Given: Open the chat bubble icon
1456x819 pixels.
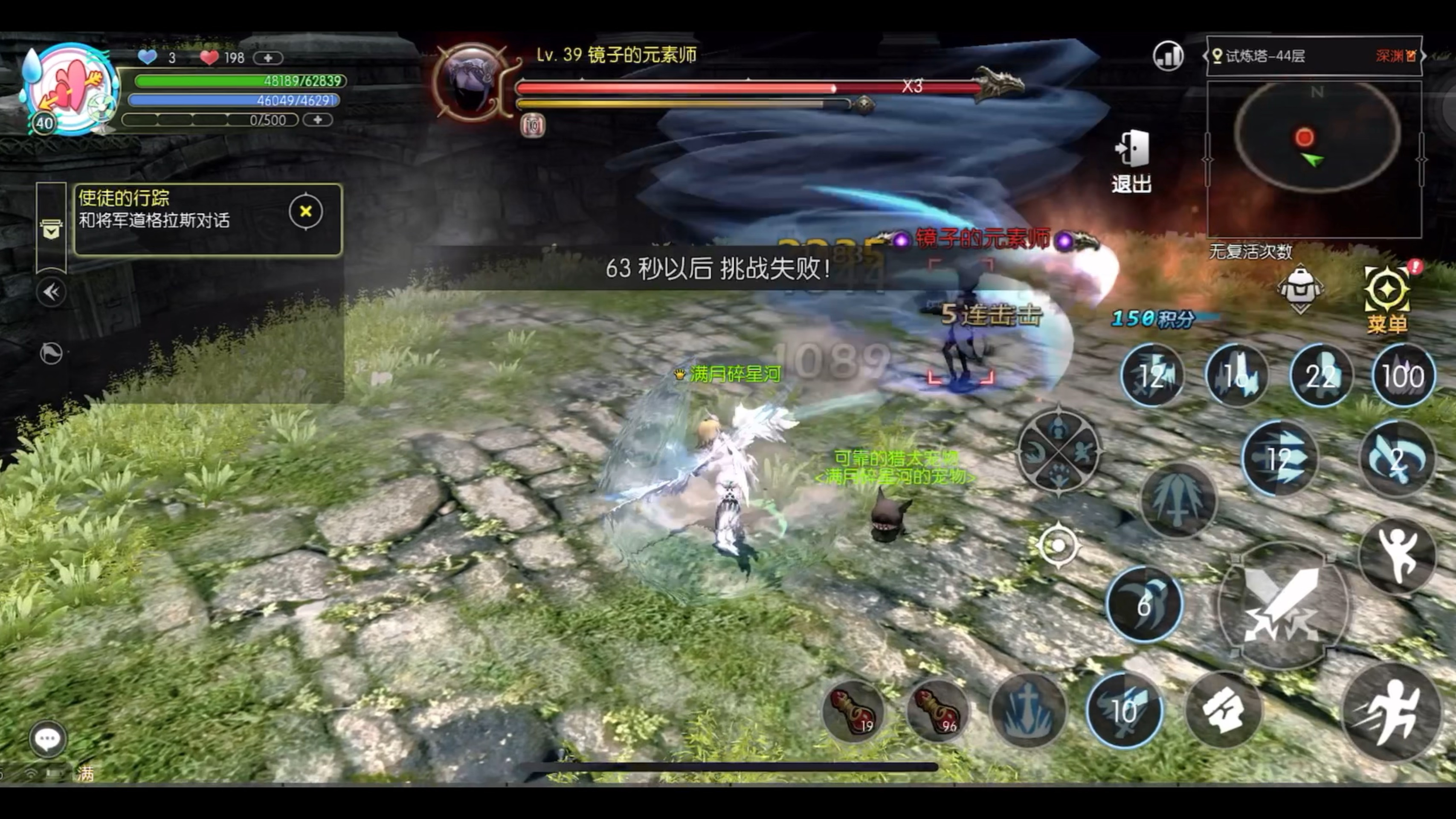Looking at the screenshot, I should coord(47,738).
